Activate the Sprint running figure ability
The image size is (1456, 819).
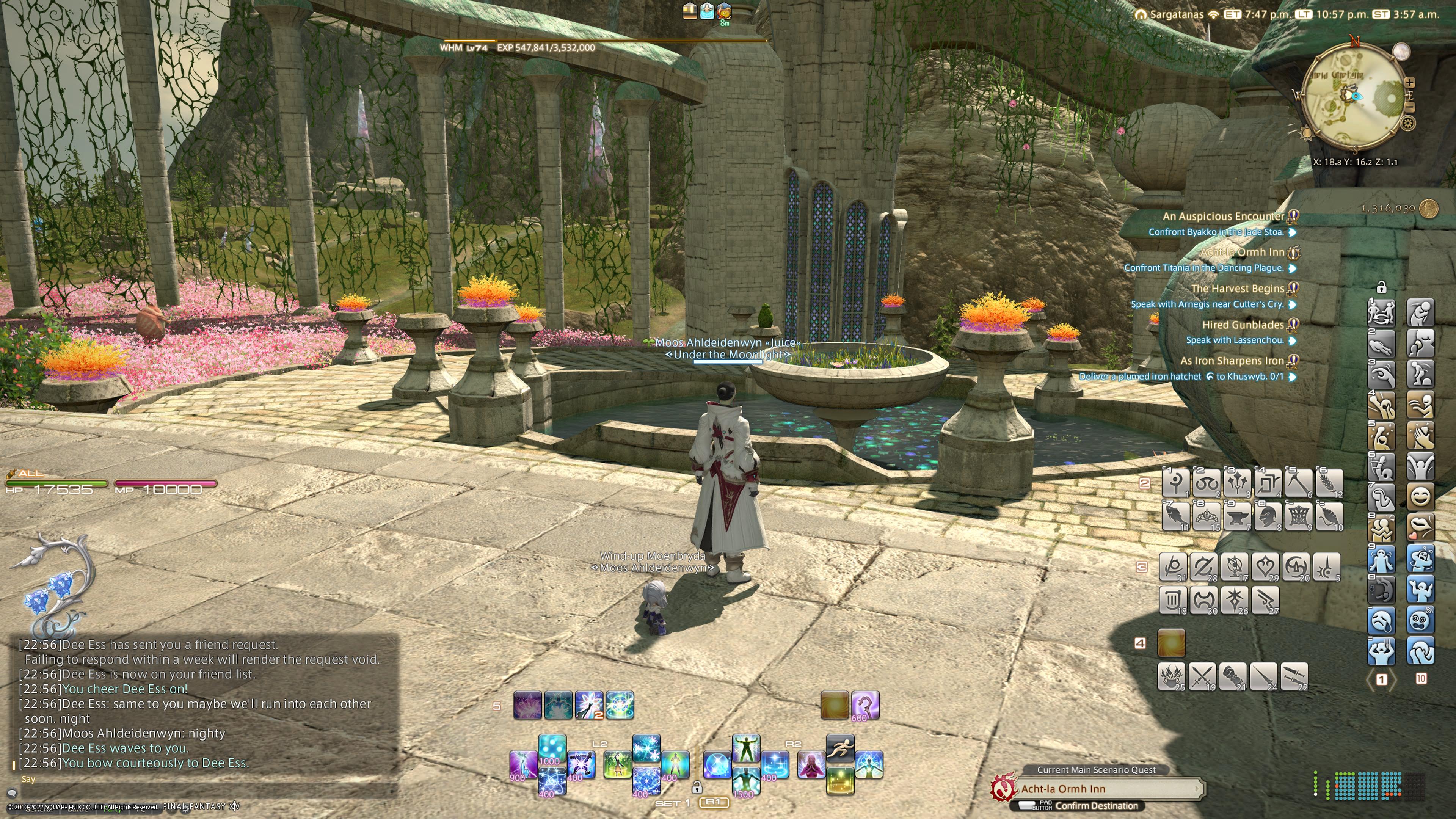(x=840, y=748)
